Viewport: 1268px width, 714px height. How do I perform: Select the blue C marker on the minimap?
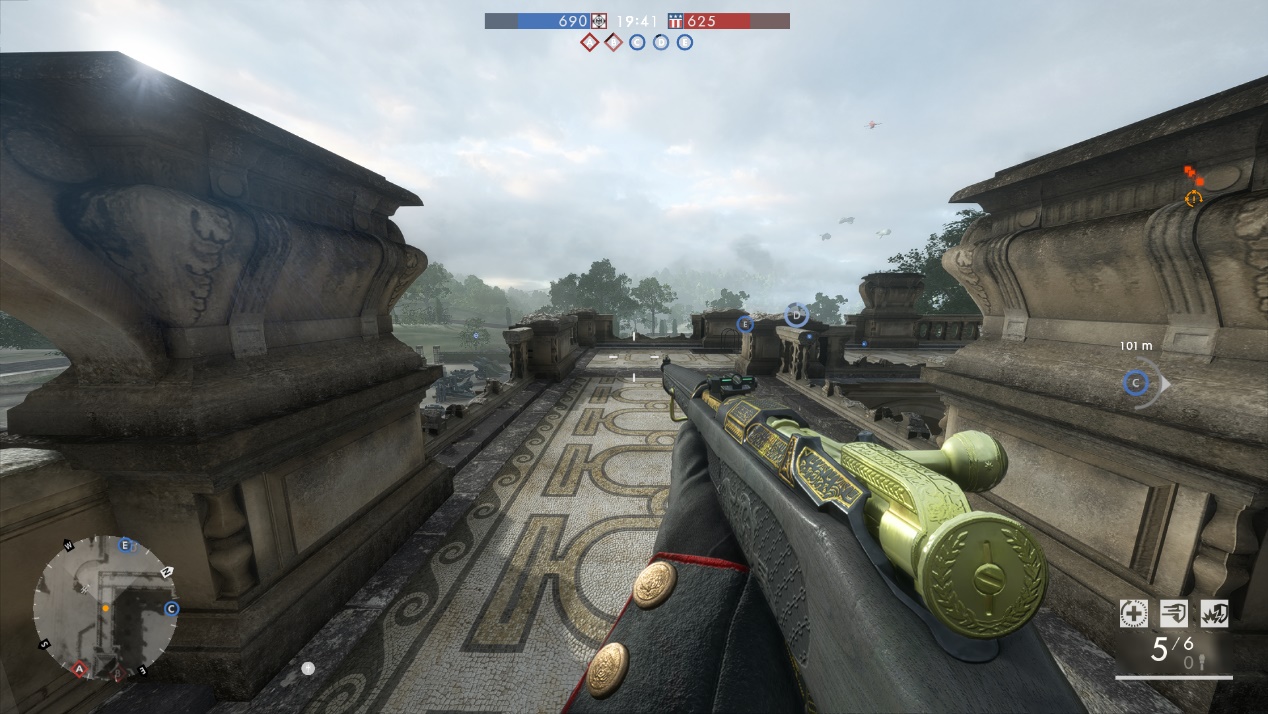click(x=171, y=608)
